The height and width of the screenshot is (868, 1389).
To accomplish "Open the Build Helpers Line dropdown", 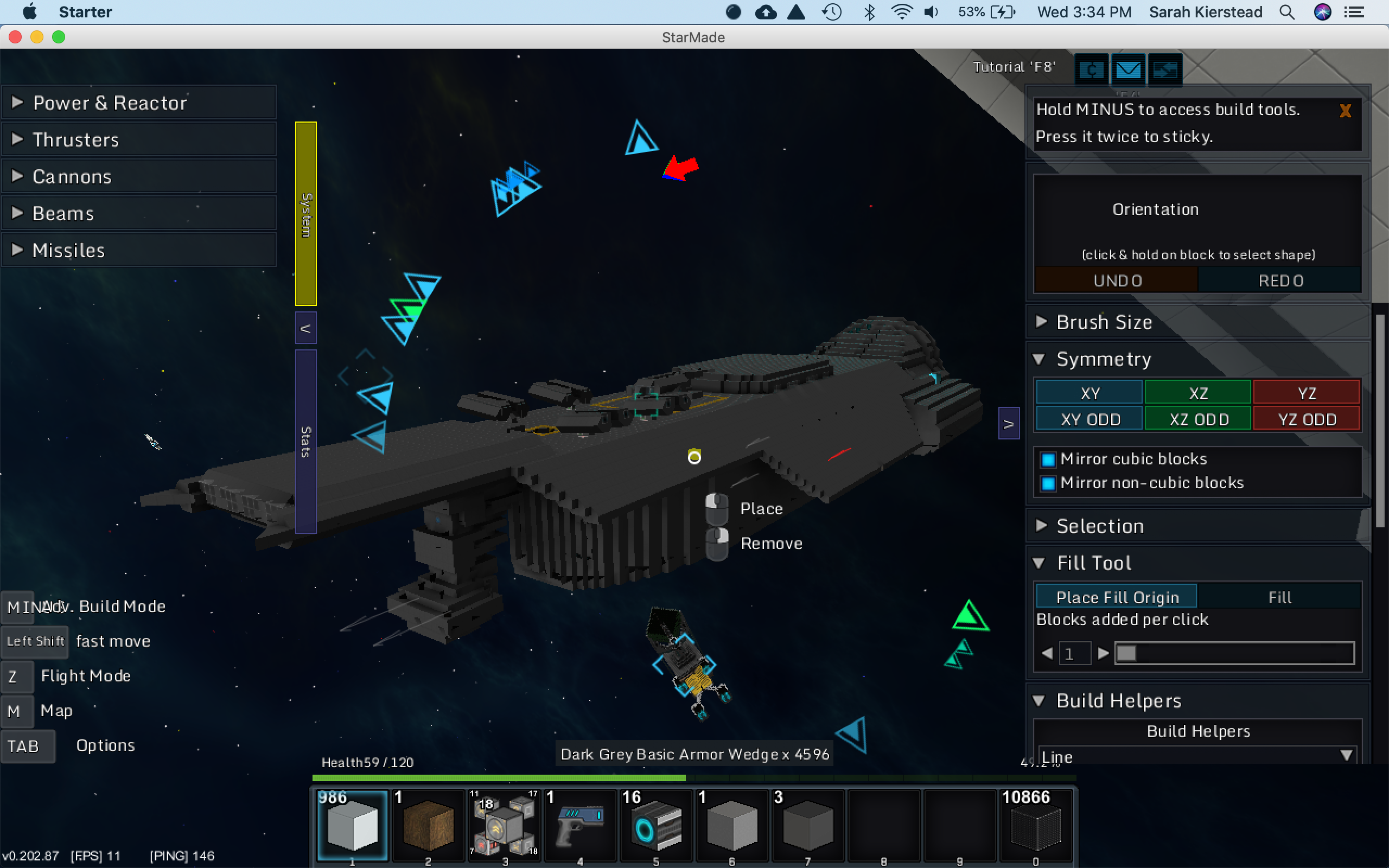I will click(x=1345, y=756).
